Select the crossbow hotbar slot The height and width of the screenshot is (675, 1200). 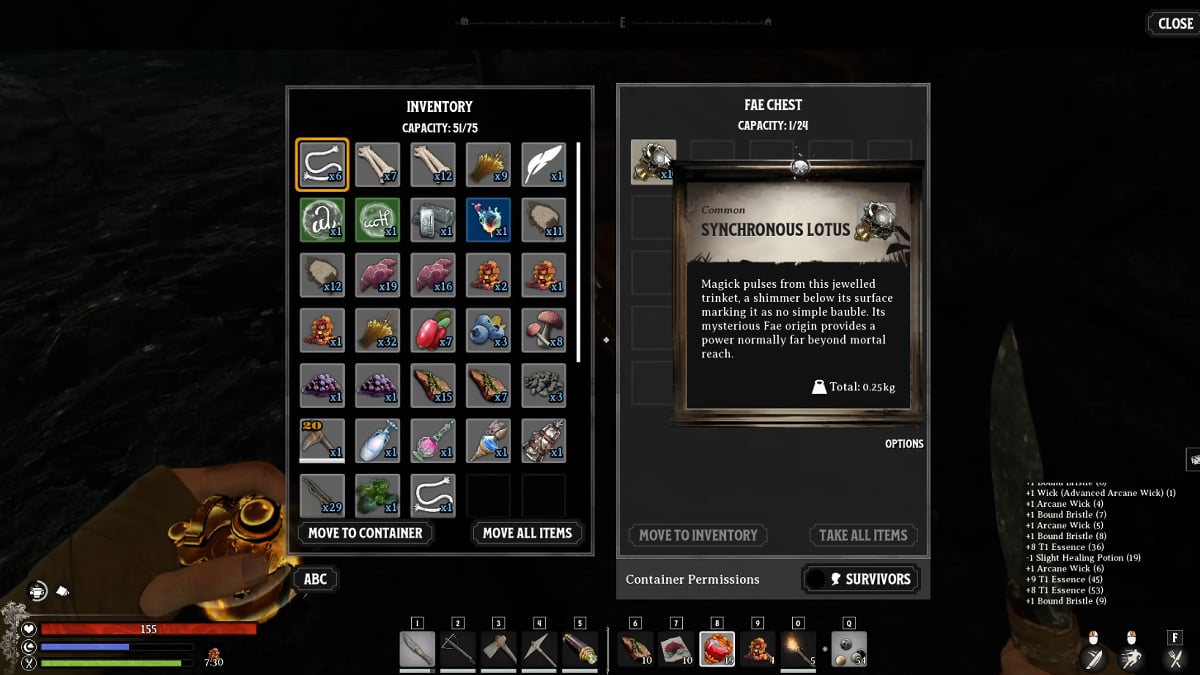pos(458,649)
